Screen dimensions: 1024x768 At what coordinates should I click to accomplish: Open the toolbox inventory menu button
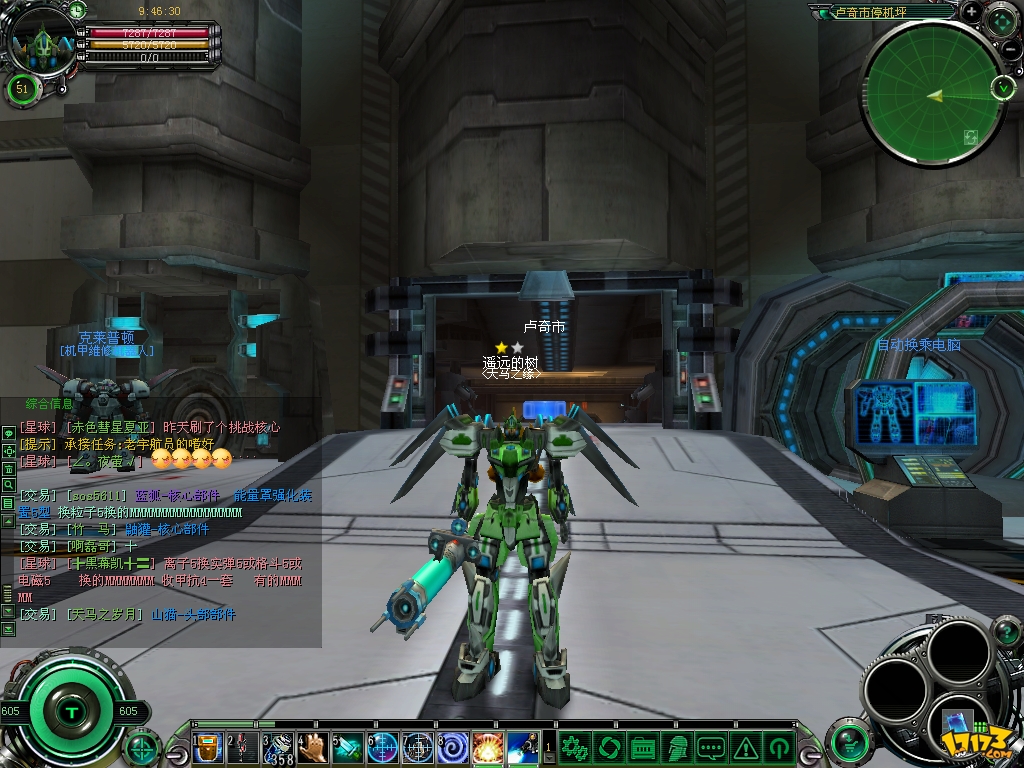point(643,747)
